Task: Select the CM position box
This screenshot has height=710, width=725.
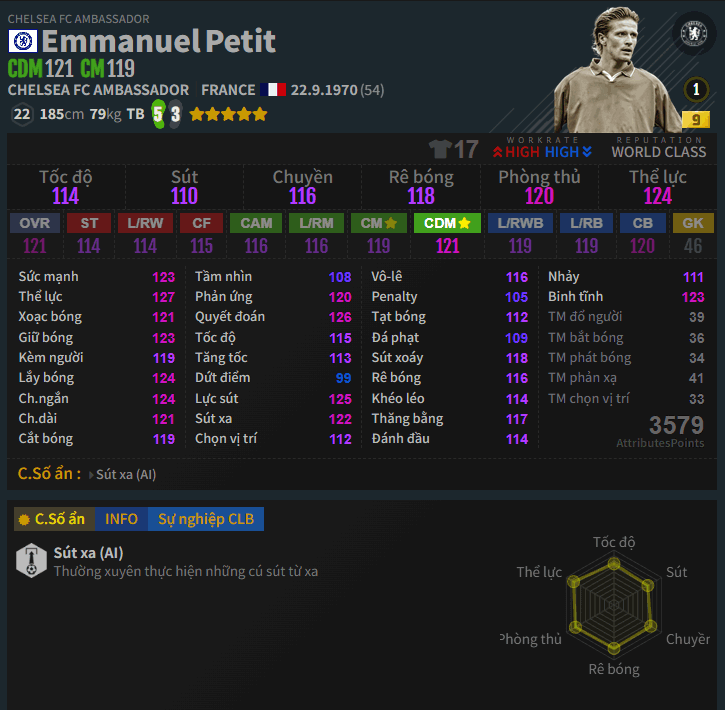Action: (378, 223)
